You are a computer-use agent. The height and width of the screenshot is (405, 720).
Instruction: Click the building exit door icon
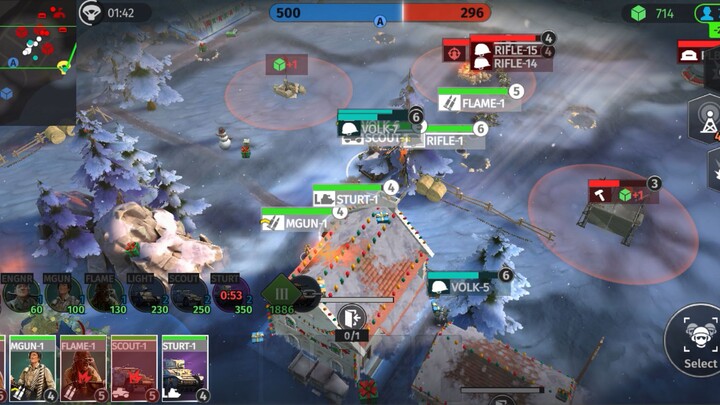pyautogui.click(x=350, y=318)
